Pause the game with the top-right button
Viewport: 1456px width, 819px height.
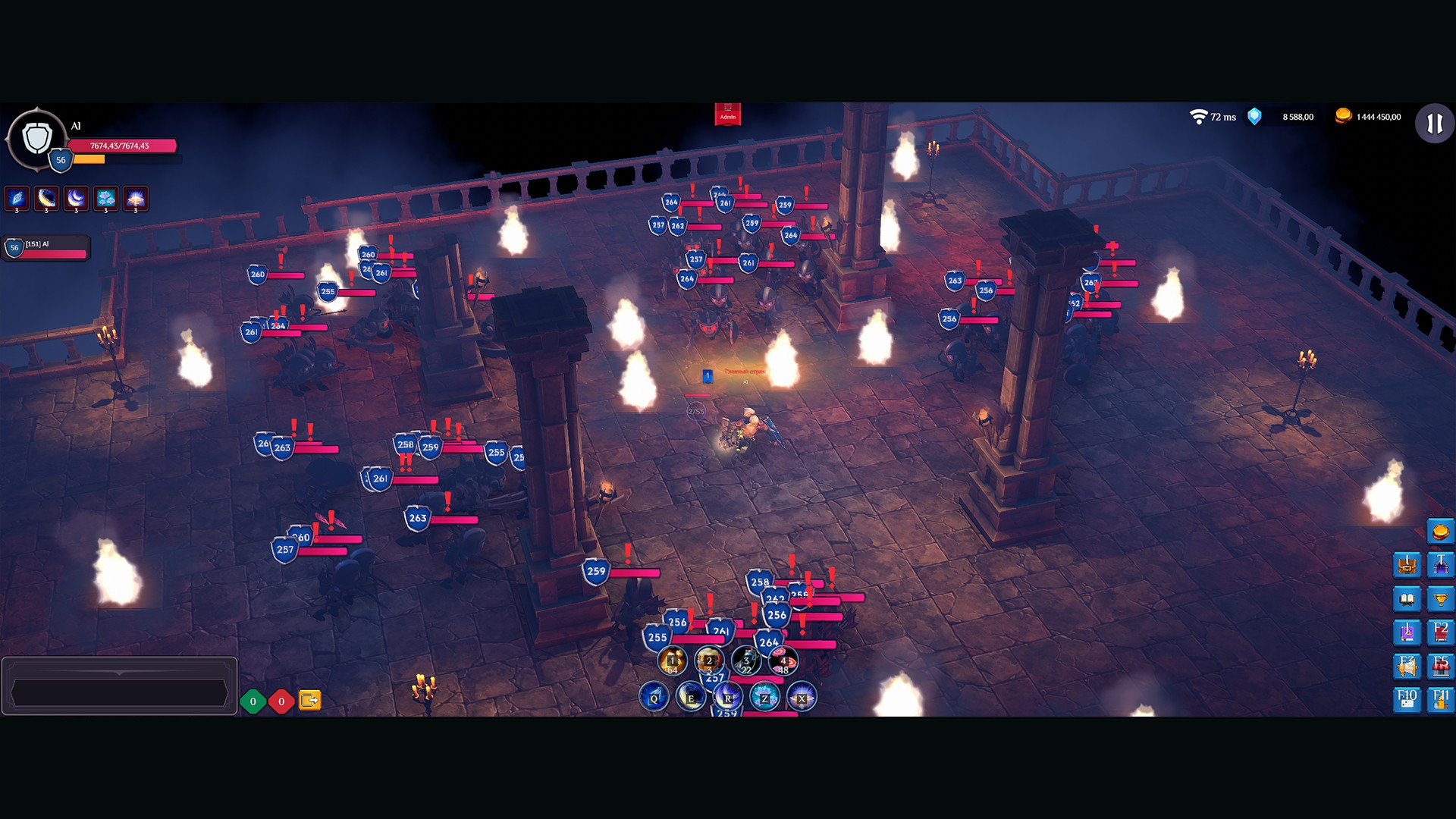[x=1434, y=124]
